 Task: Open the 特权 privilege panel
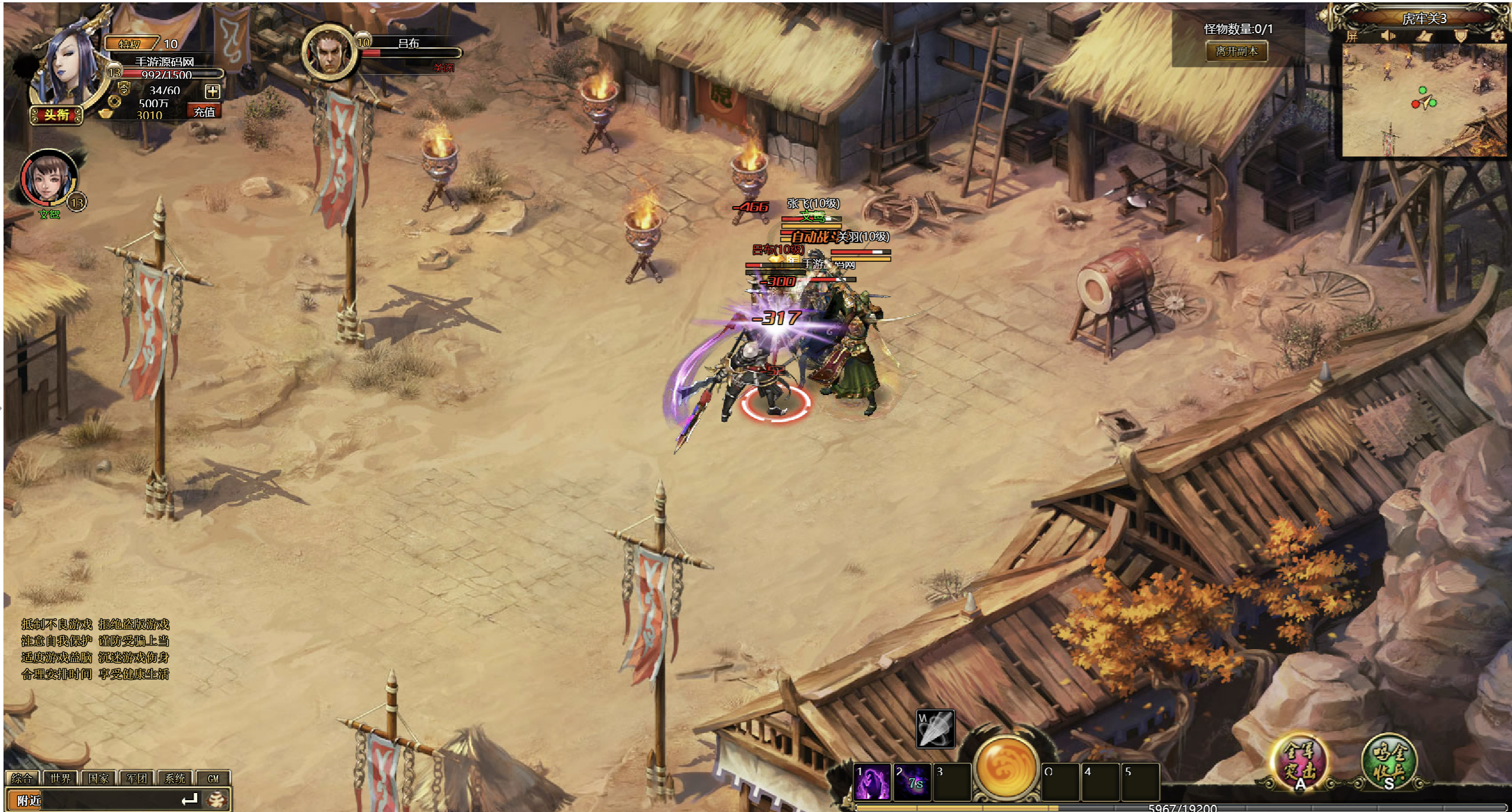(x=130, y=44)
